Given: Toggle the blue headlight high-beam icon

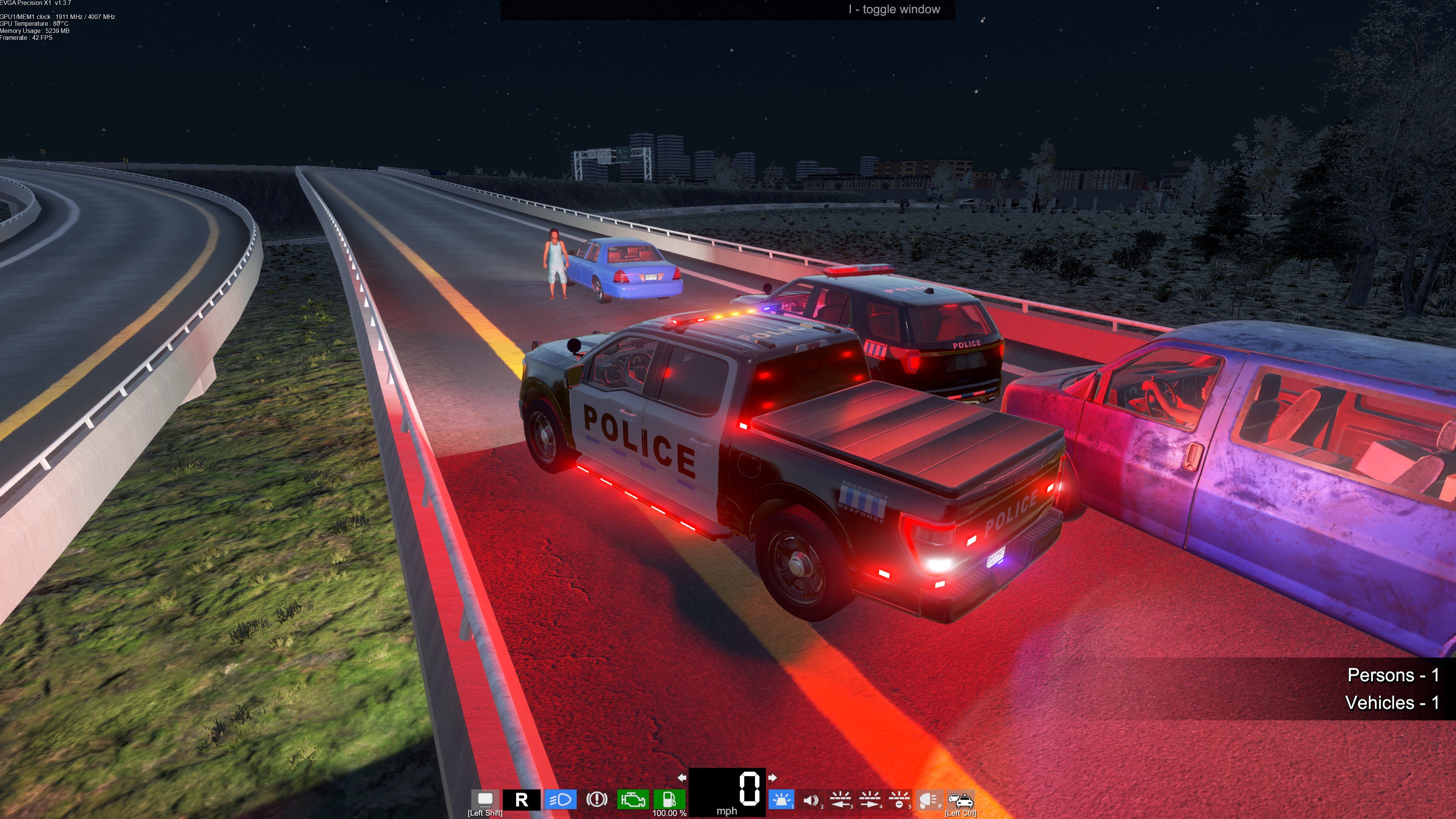Looking at the screenshot, I should pyautogui.click(x=560, y=800).
